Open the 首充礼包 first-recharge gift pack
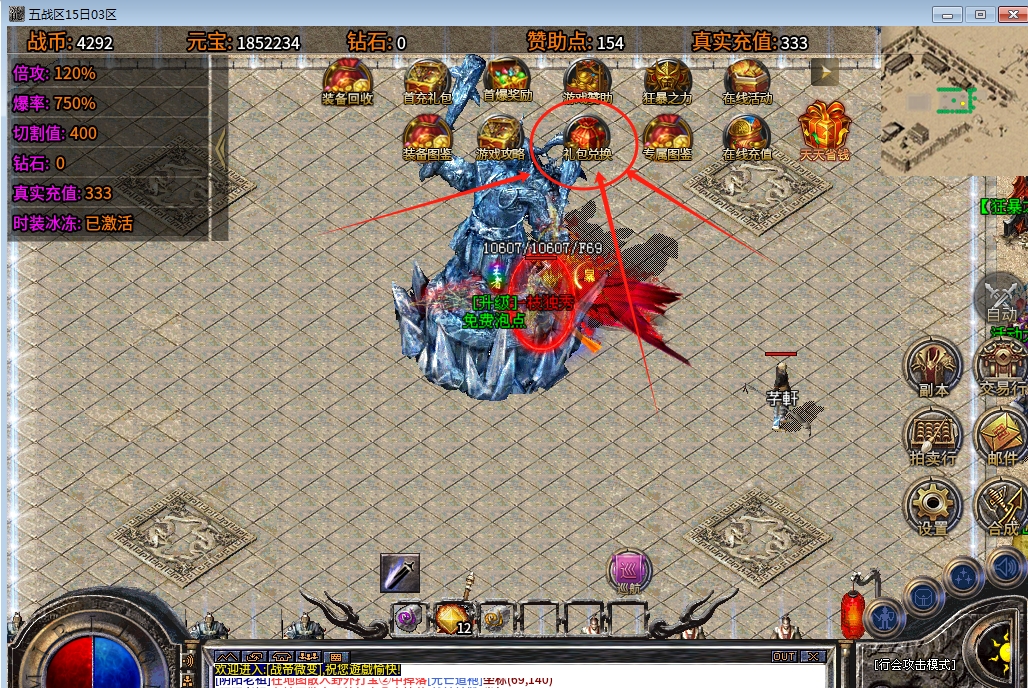1028x688 pixels. 427,80
